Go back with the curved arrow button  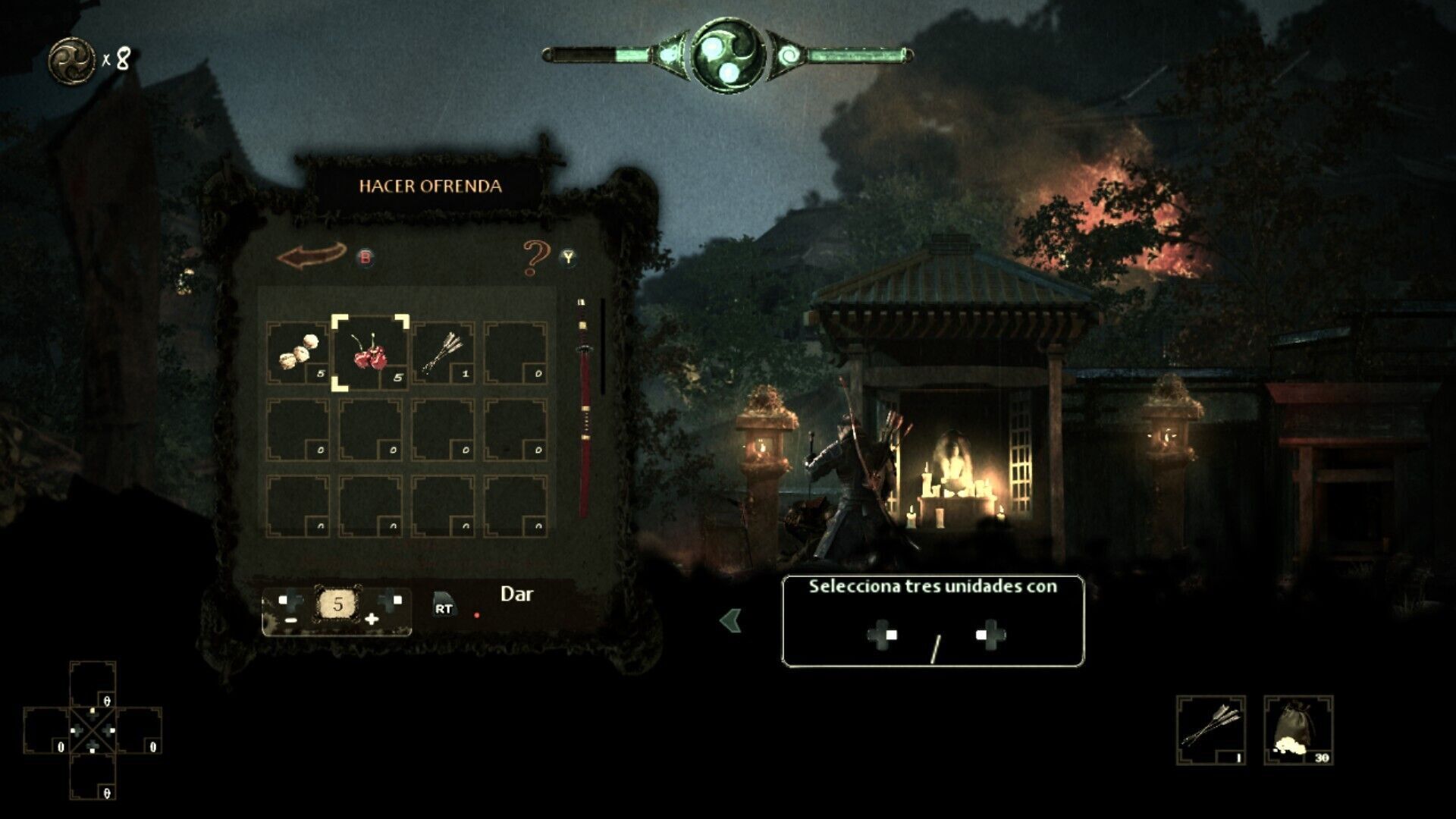pyautogui.click(x=312, y=256)
